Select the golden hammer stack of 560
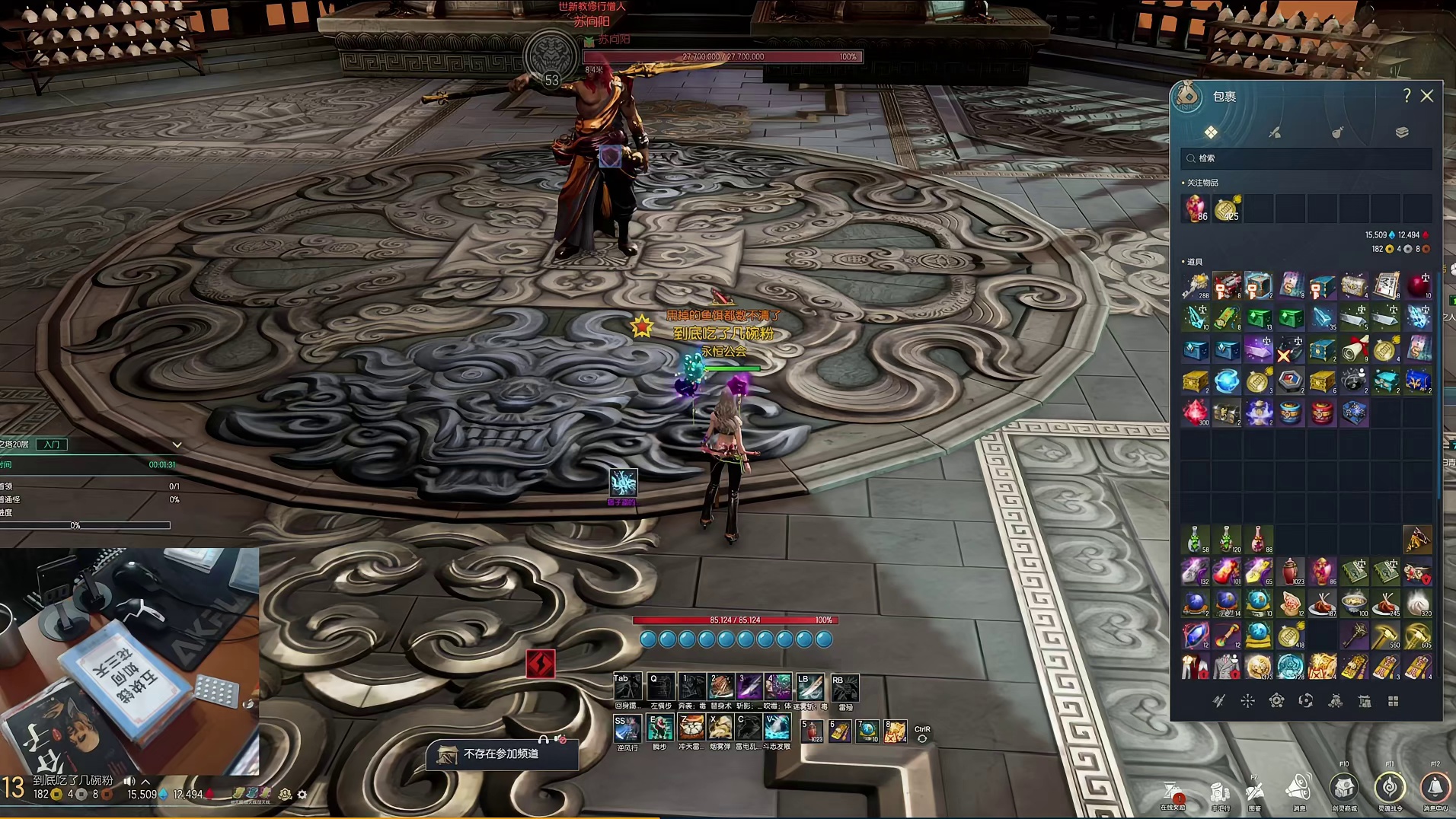Viewport: 1456px width, 819px height. (1386, 635)
